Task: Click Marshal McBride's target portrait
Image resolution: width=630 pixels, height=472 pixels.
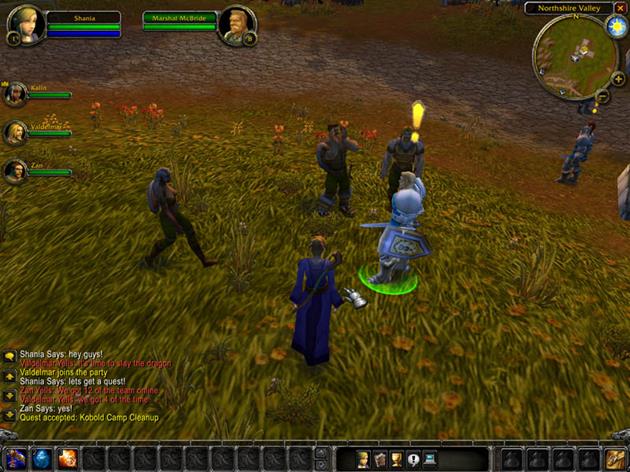Action: 238,25
